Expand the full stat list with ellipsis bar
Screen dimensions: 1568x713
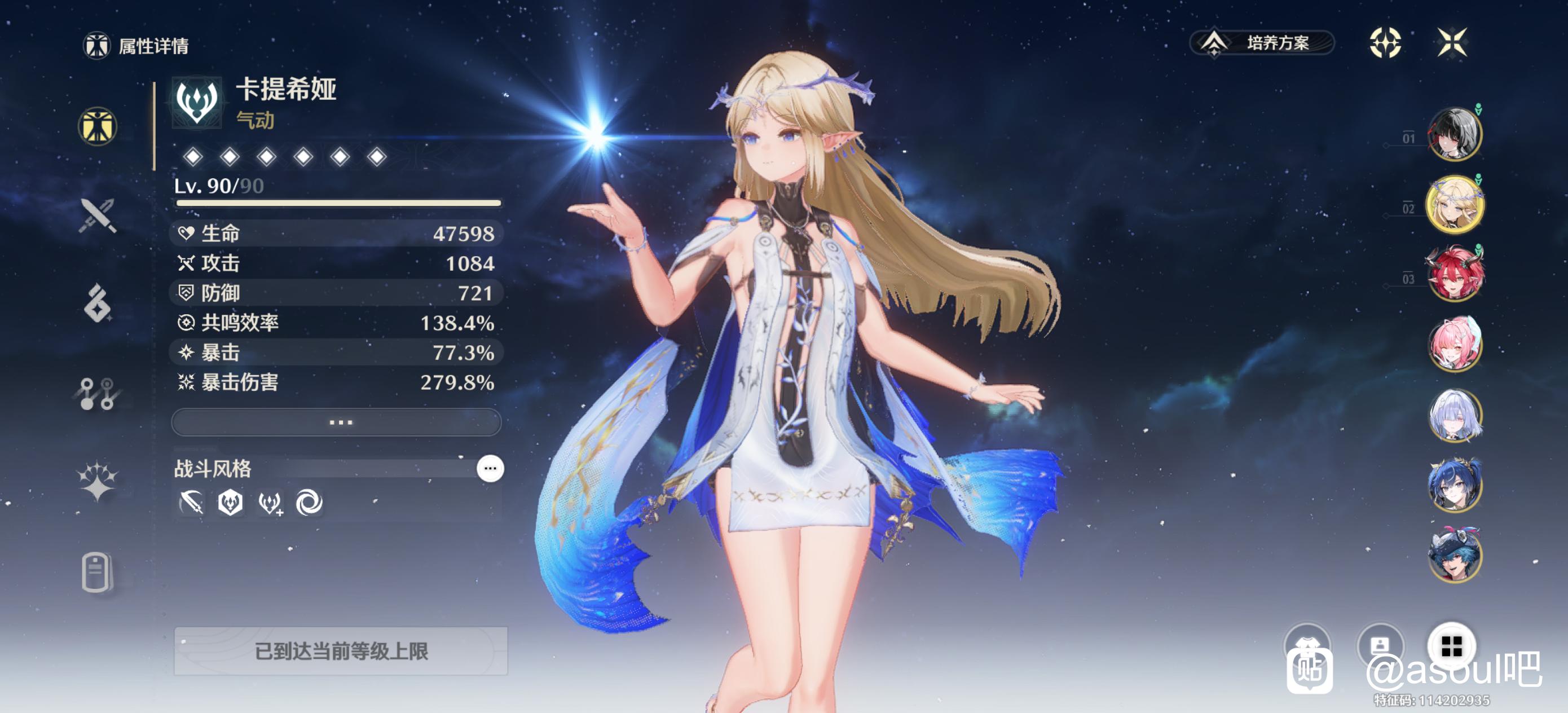coord(337,422)
